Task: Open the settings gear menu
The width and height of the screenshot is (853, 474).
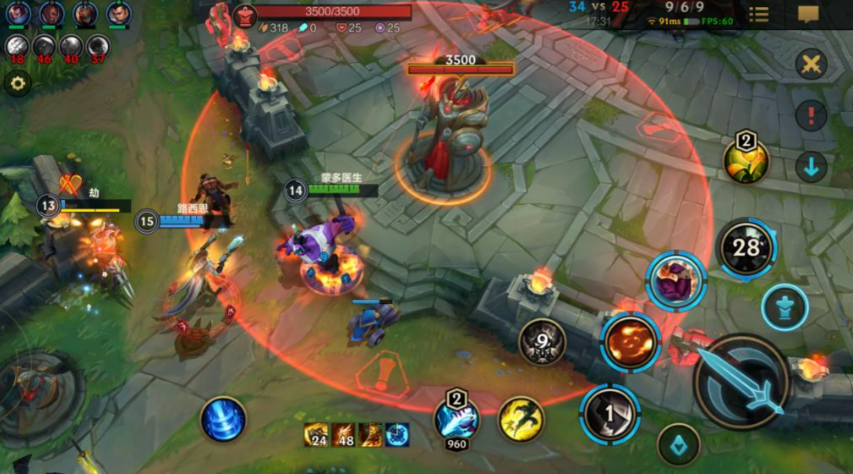Action: tap(17, 83)
